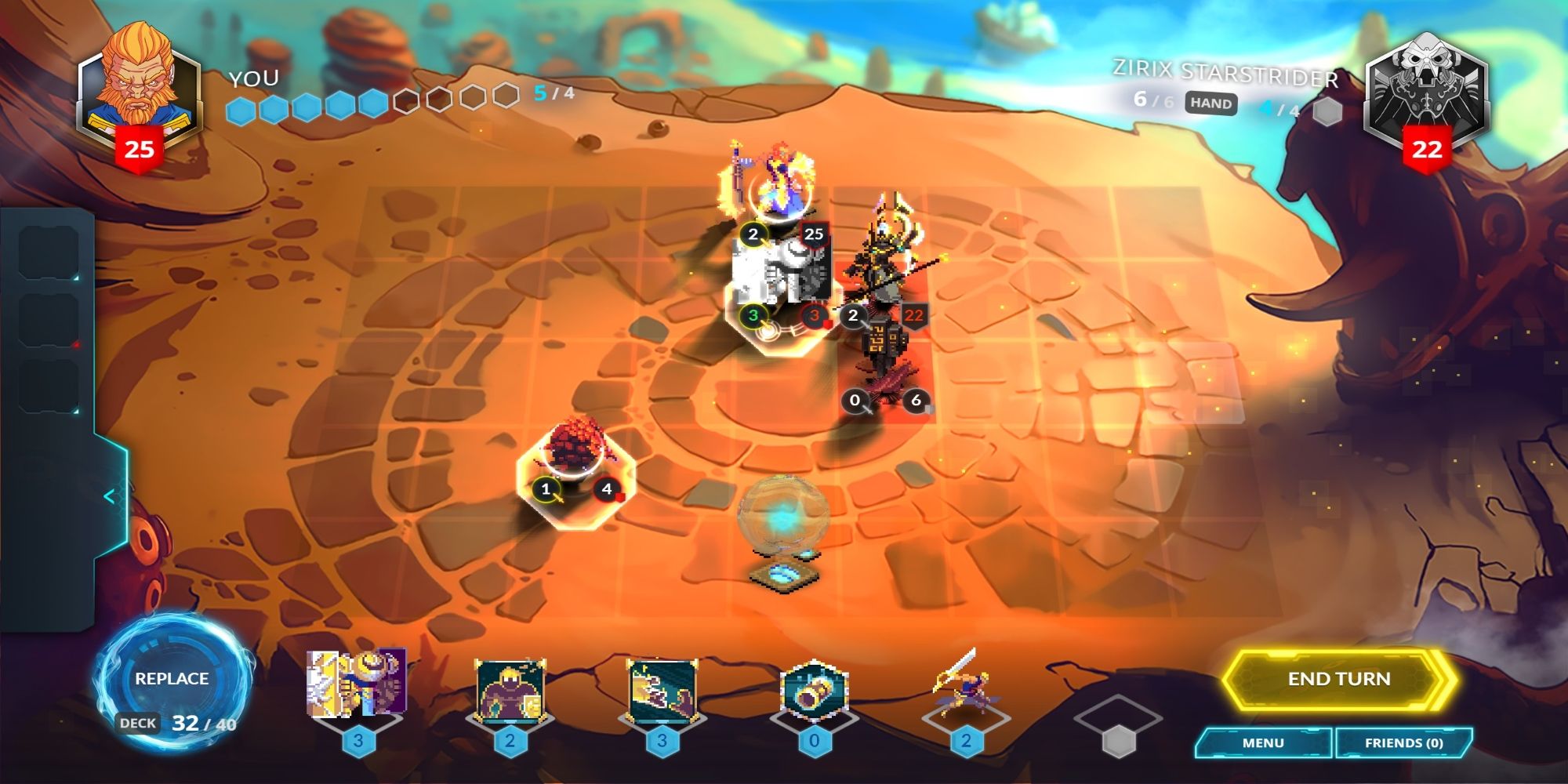Click the End Turn button

coord(1342,679)
